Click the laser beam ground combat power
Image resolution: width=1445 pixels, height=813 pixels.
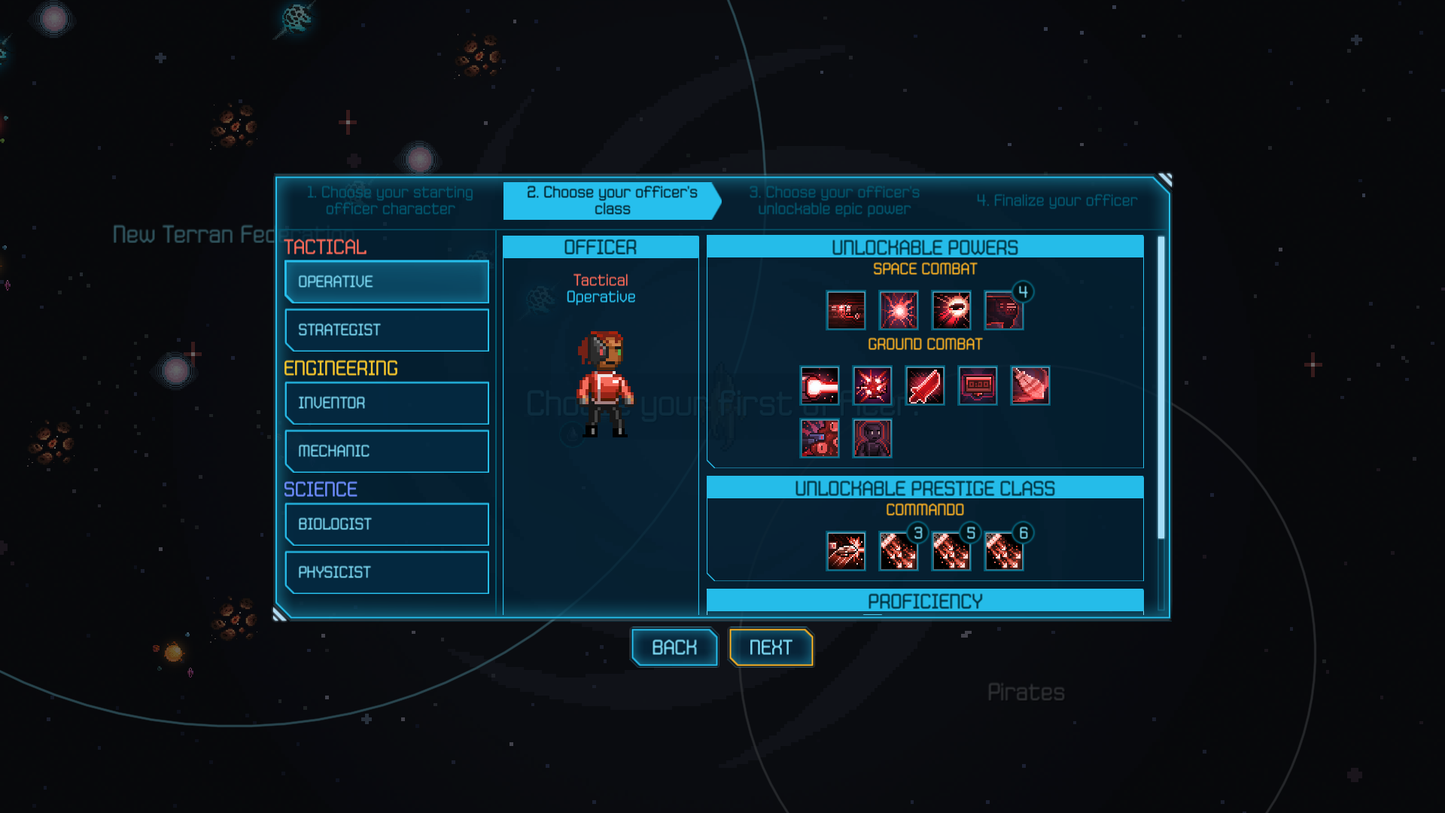[819, 386]
